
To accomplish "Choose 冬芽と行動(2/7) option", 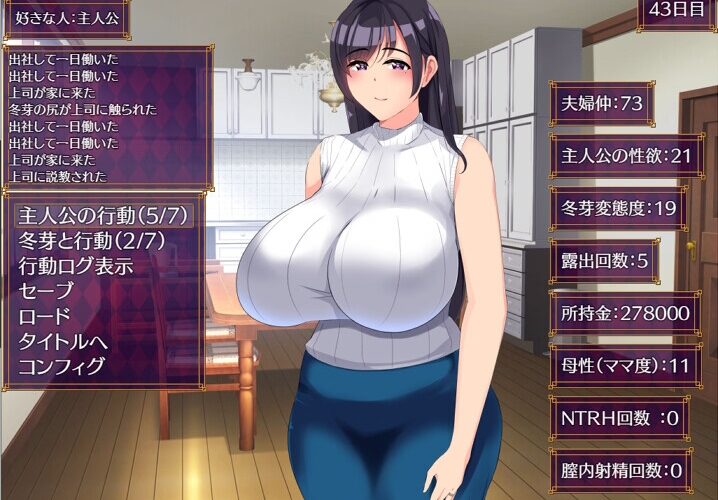I will (91, 241).
